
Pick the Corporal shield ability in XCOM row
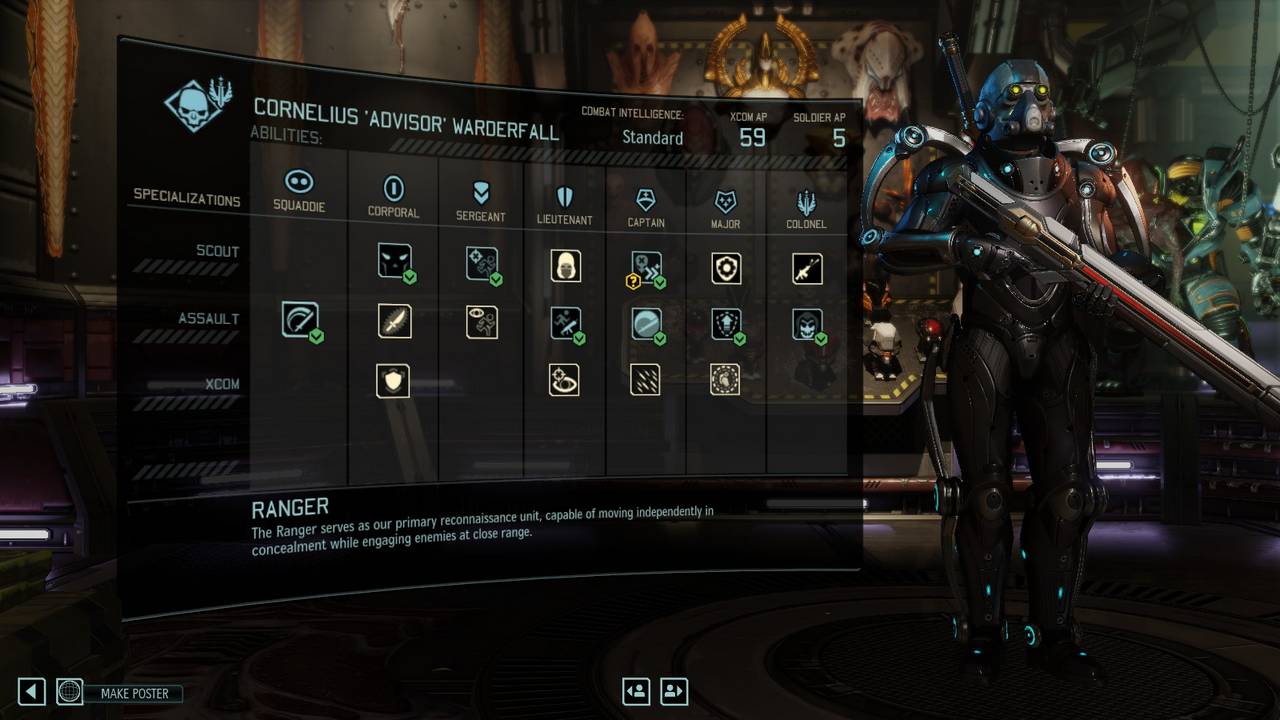[393, 380]
